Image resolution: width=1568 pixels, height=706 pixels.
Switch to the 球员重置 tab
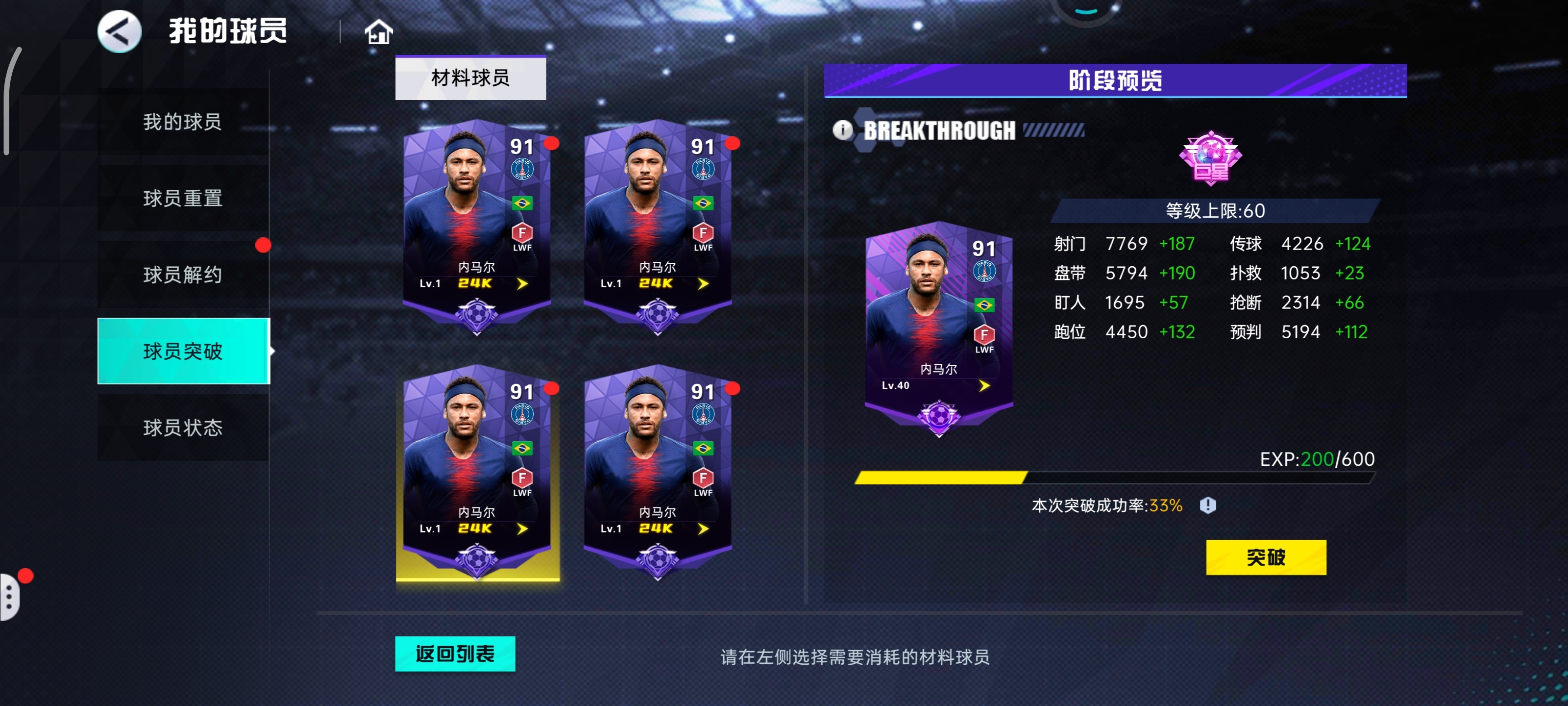(182, 198)
